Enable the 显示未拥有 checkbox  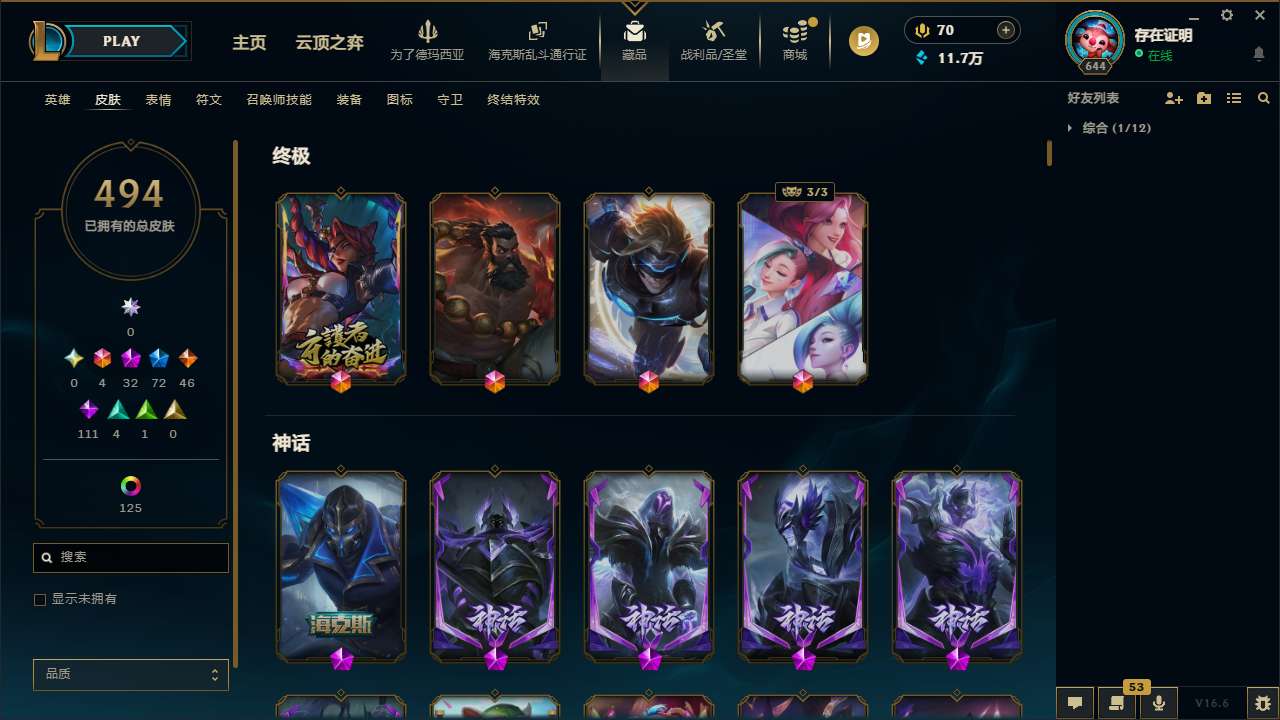pos(40,599)
